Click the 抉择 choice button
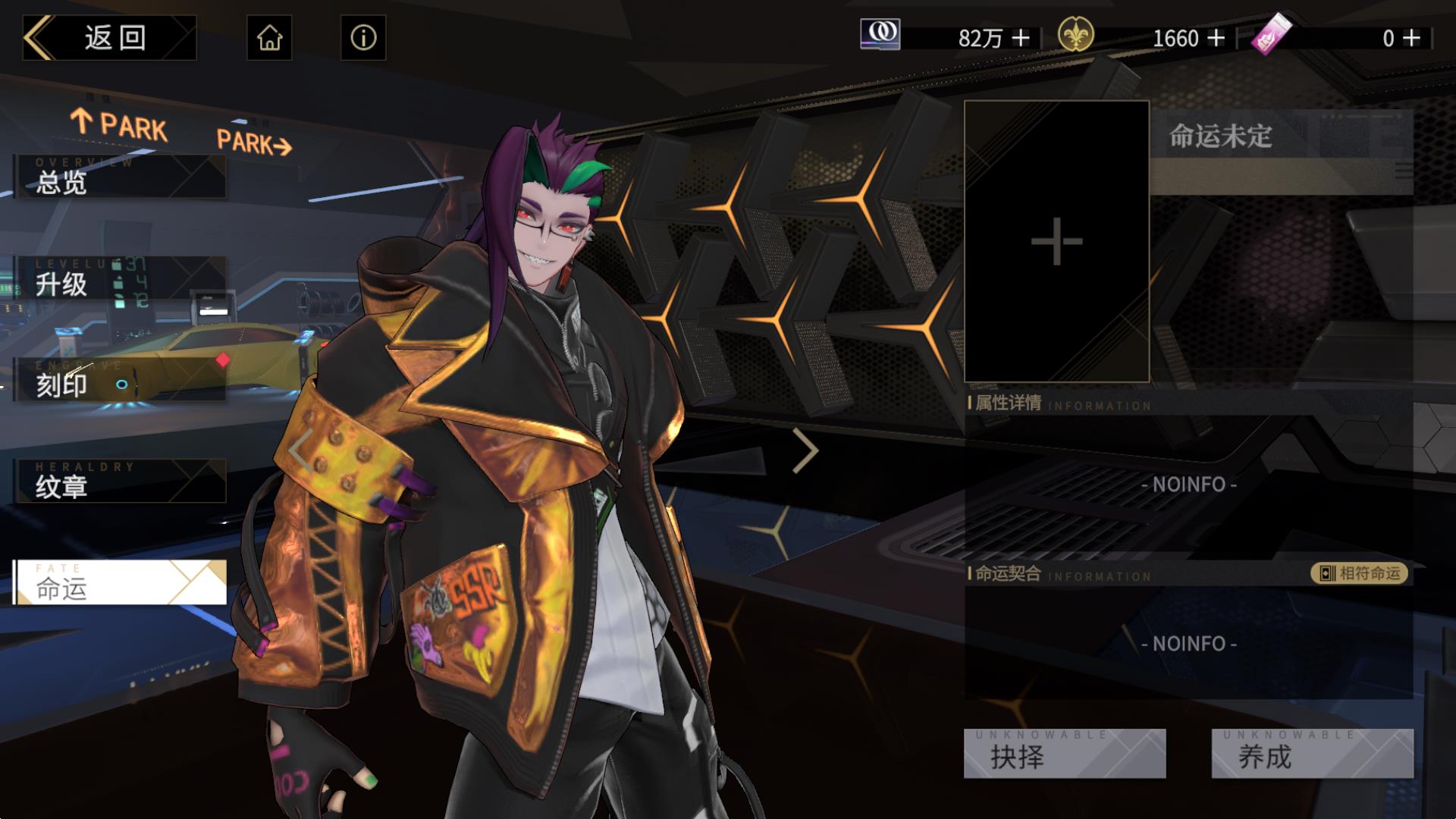1456x819 pixels. (x=1064, y=755)
